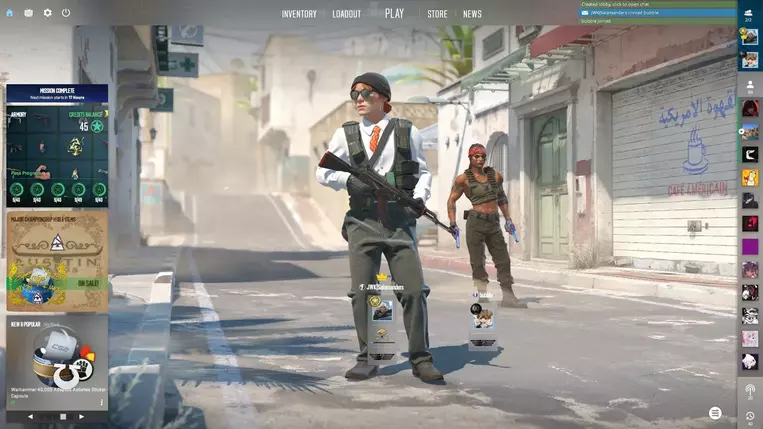Open the round menu button near friends list
The image size is (763, 429).
[715, 413]
